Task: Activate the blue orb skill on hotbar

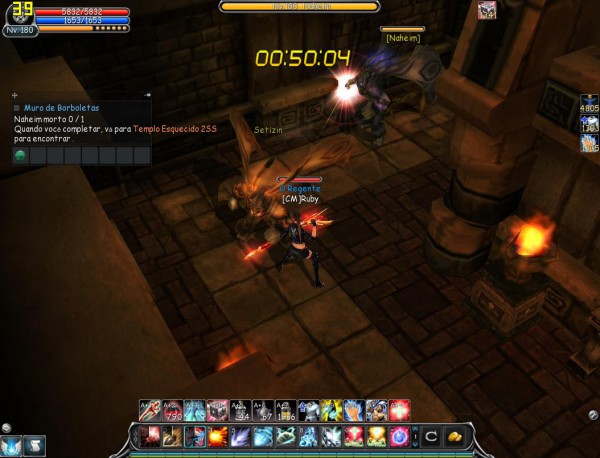Action: [x=399, y=436]
